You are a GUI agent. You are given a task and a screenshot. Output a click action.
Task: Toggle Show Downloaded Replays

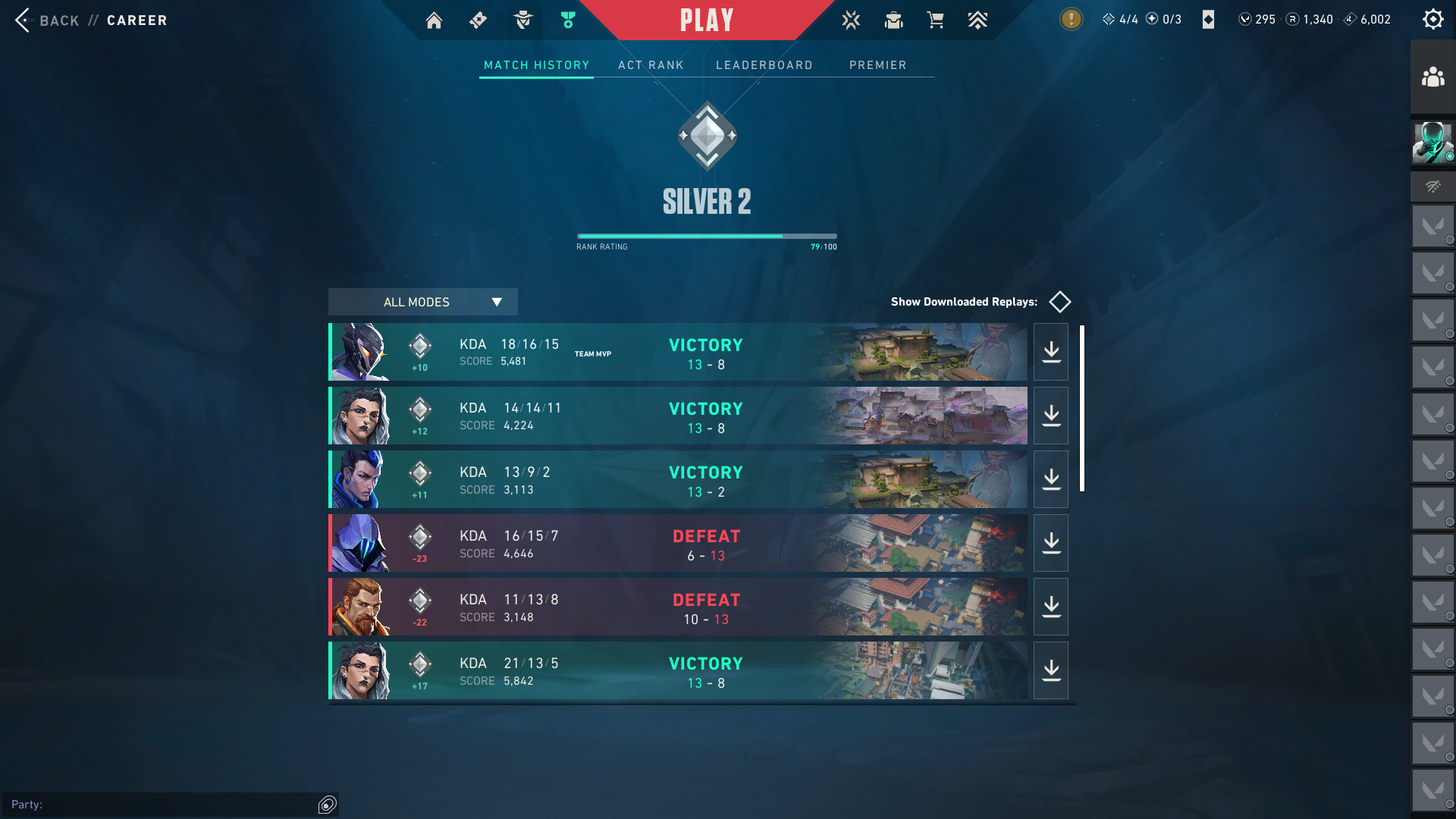1059,301
